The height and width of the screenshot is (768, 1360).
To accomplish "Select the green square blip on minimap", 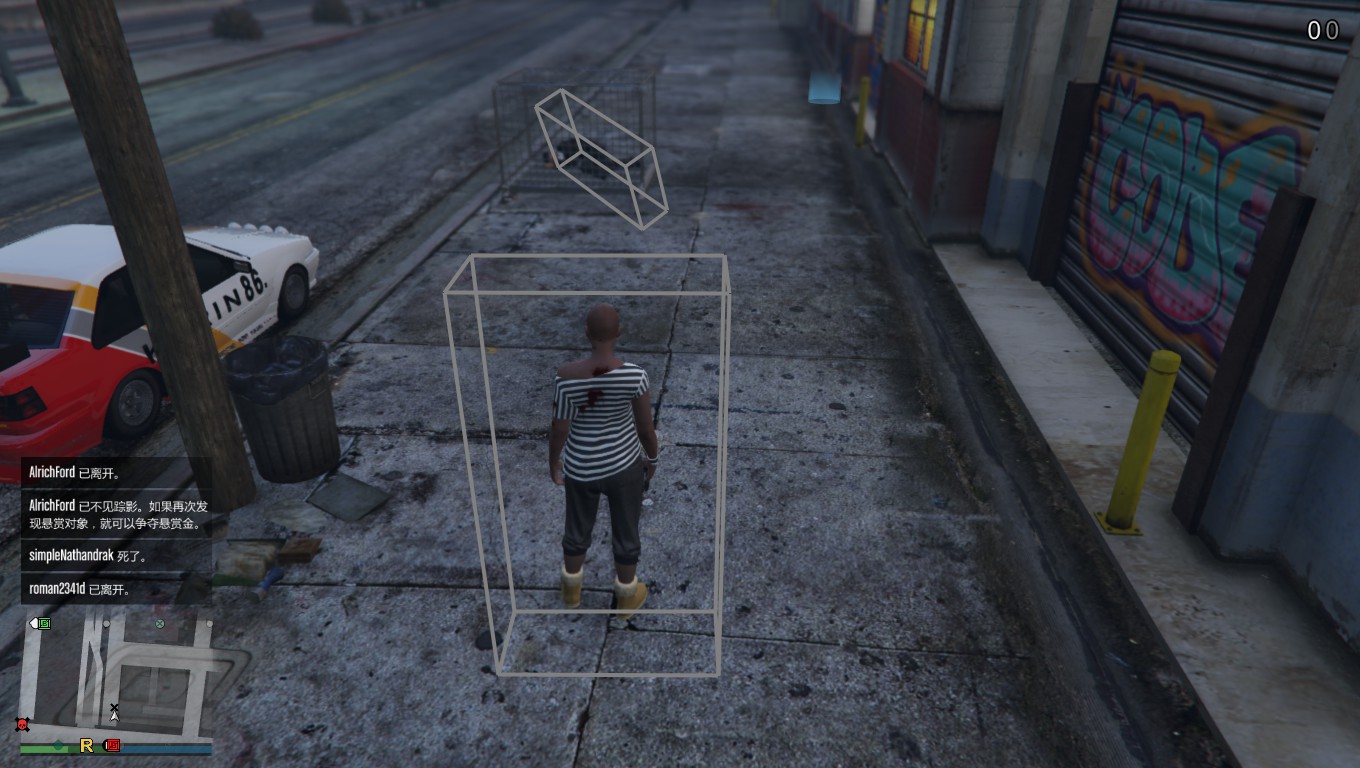I will click(44, 624).
